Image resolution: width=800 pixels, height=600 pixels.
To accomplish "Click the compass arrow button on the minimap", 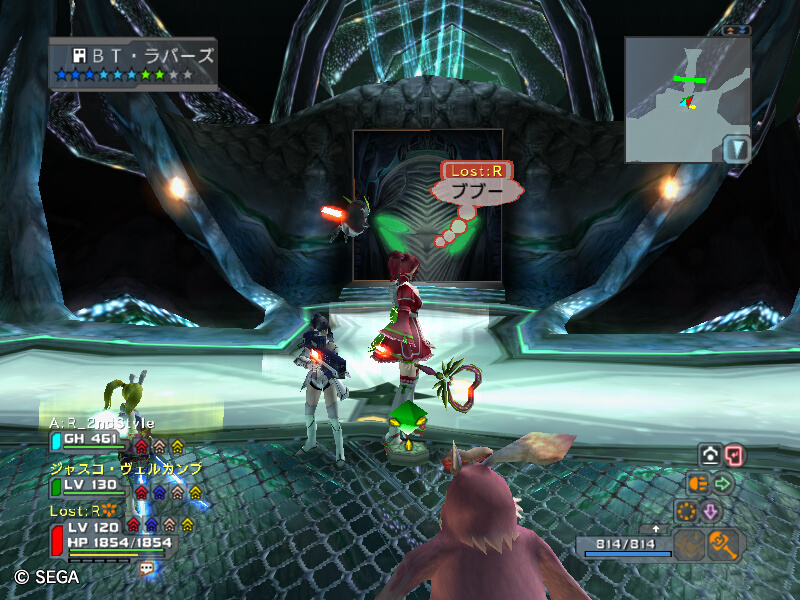I will [736, 149].
